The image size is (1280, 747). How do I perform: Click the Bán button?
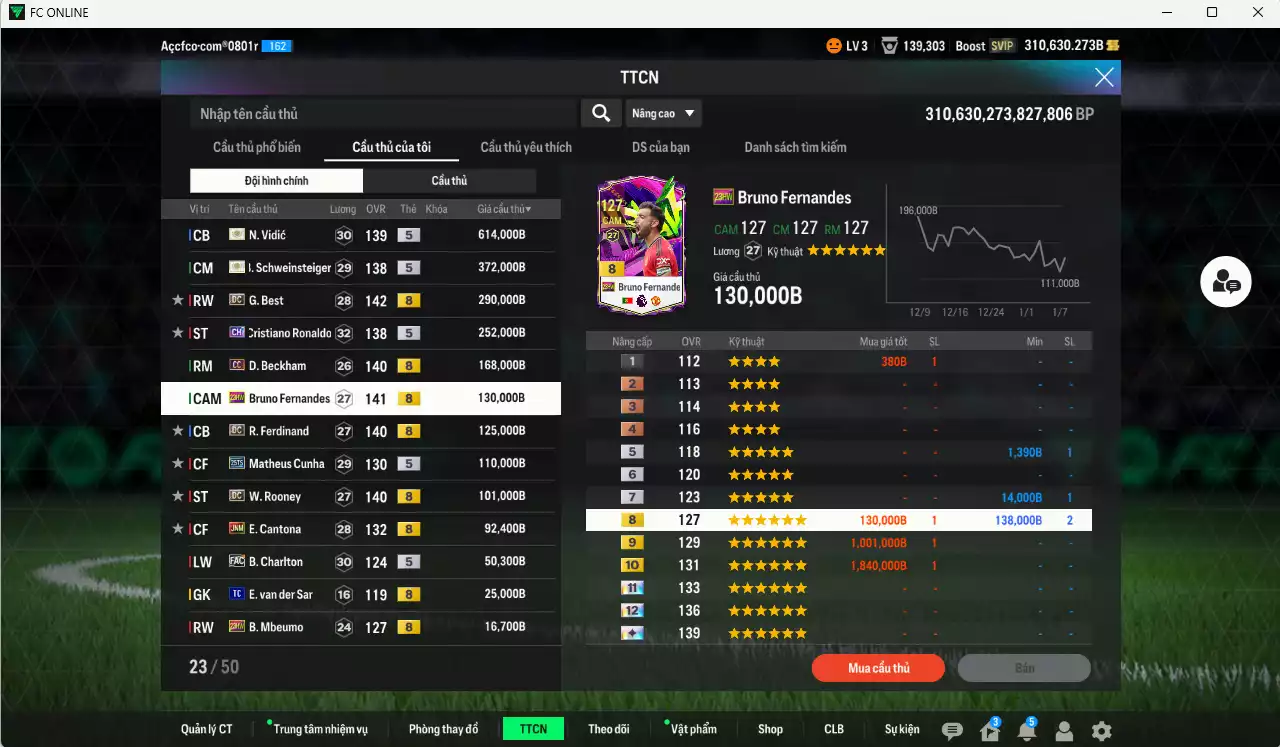pos(1025,668)
